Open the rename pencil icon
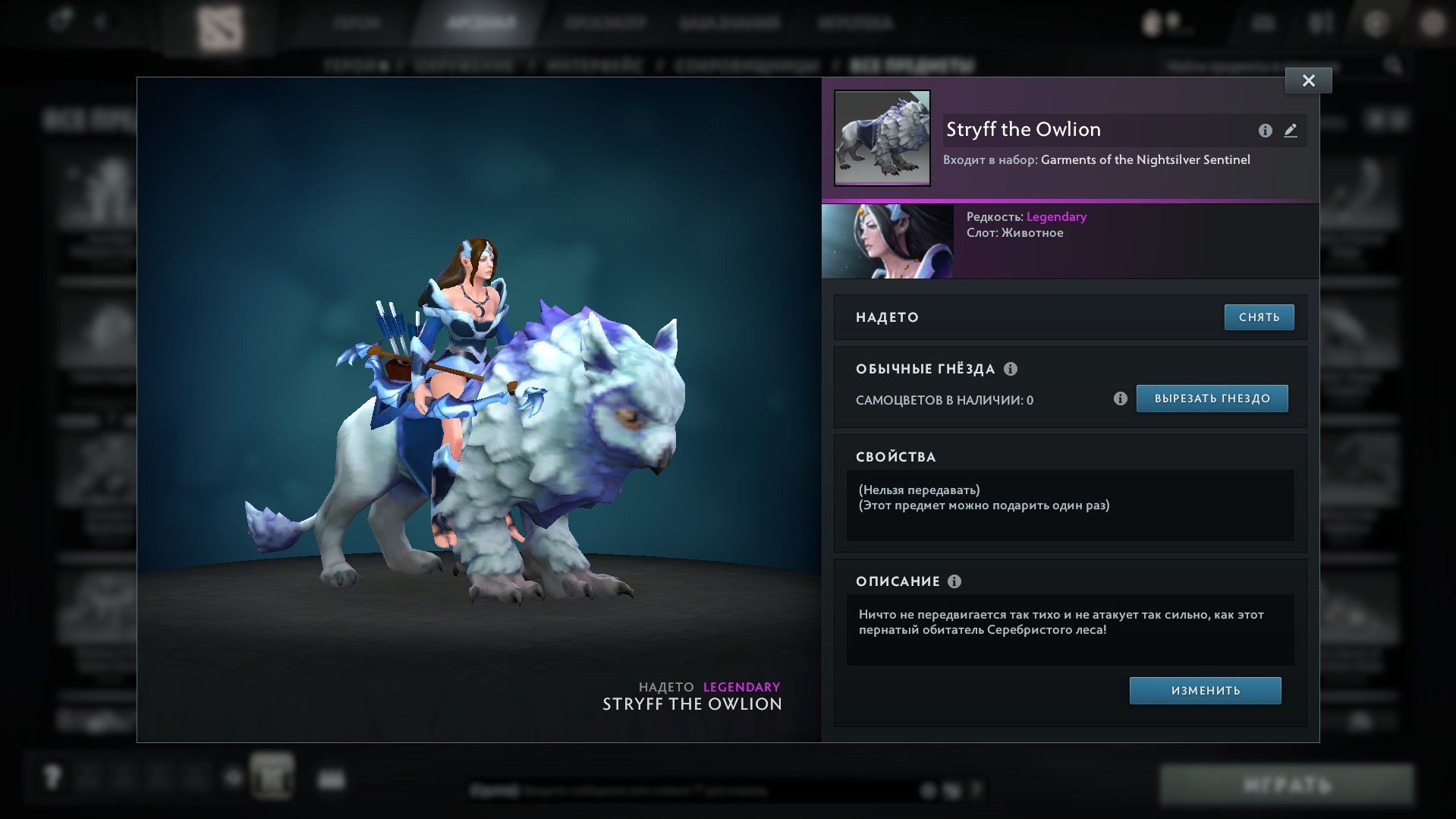 pos(1290,131)
